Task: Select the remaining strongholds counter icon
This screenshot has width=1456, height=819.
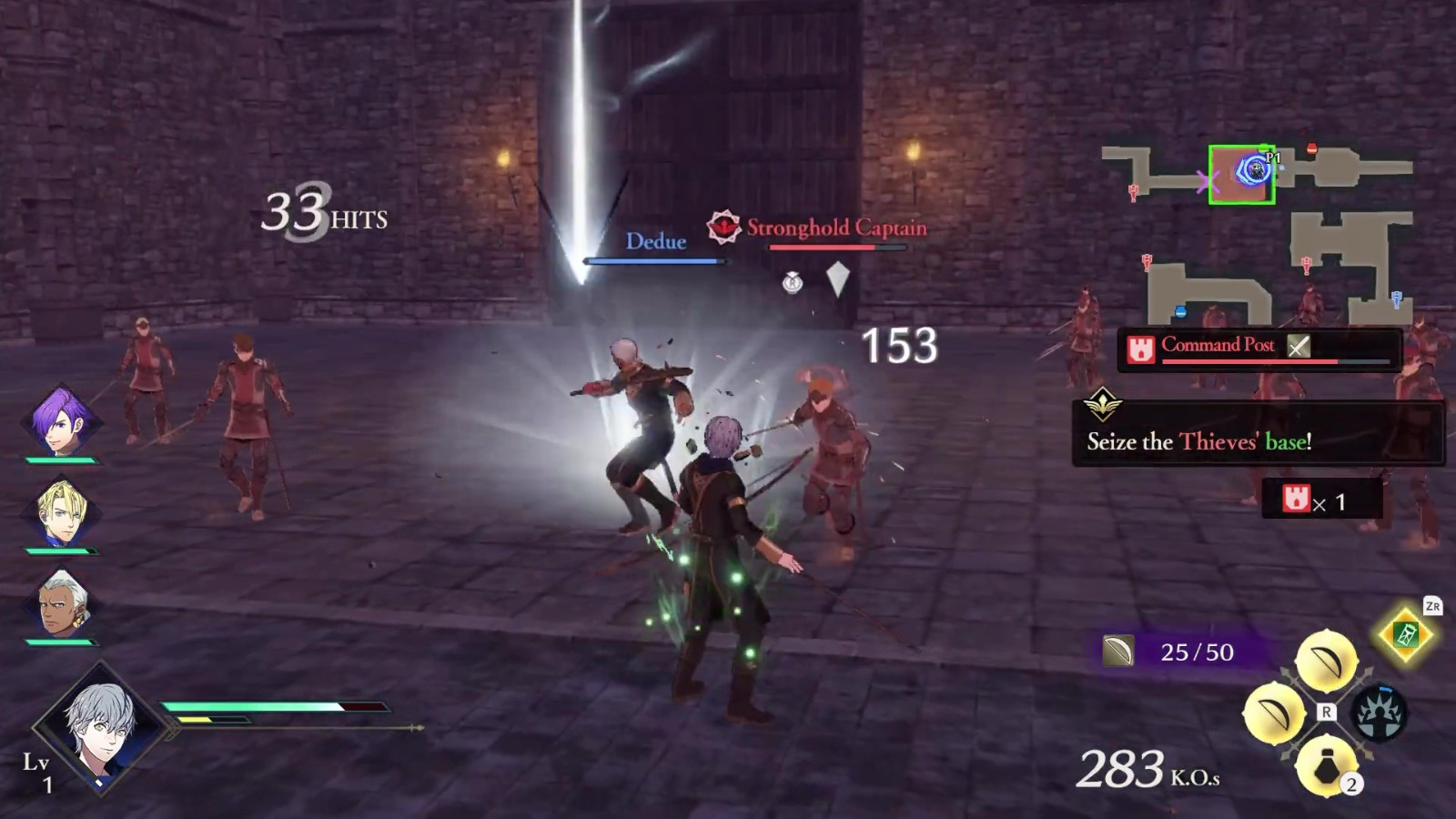Action: click(1296, 499)
